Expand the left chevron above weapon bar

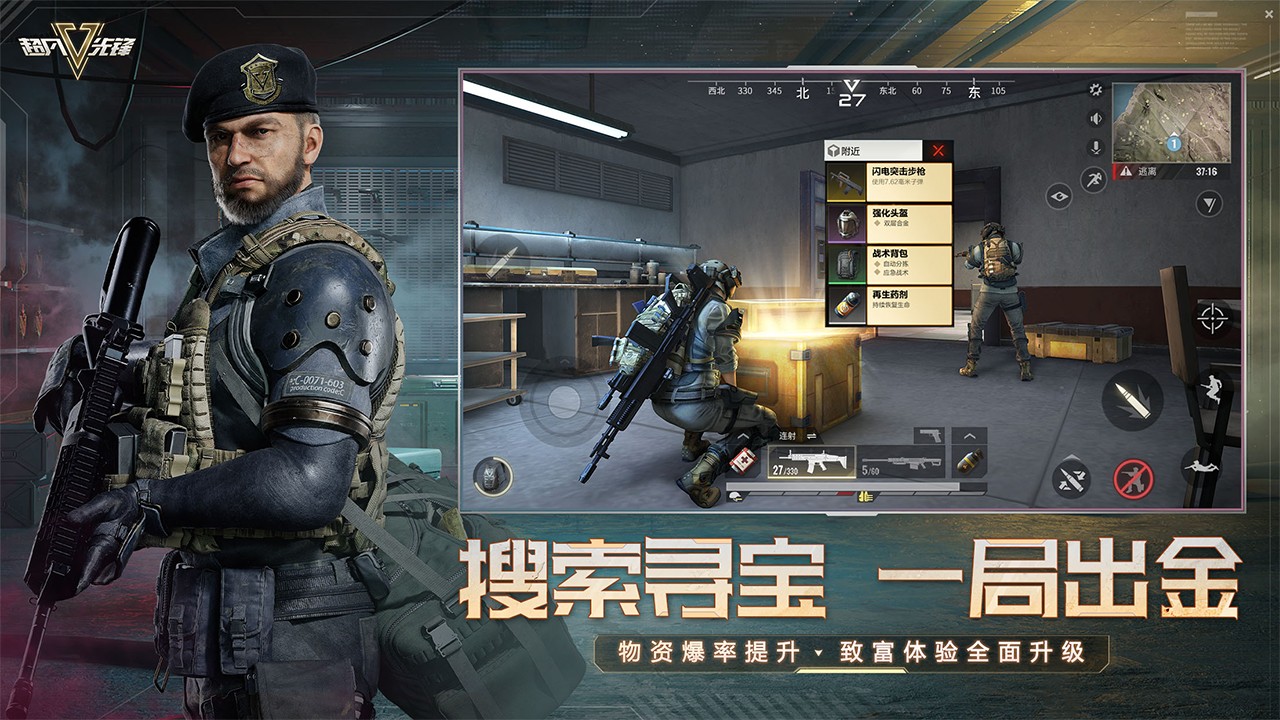click(x=742, y=437)
